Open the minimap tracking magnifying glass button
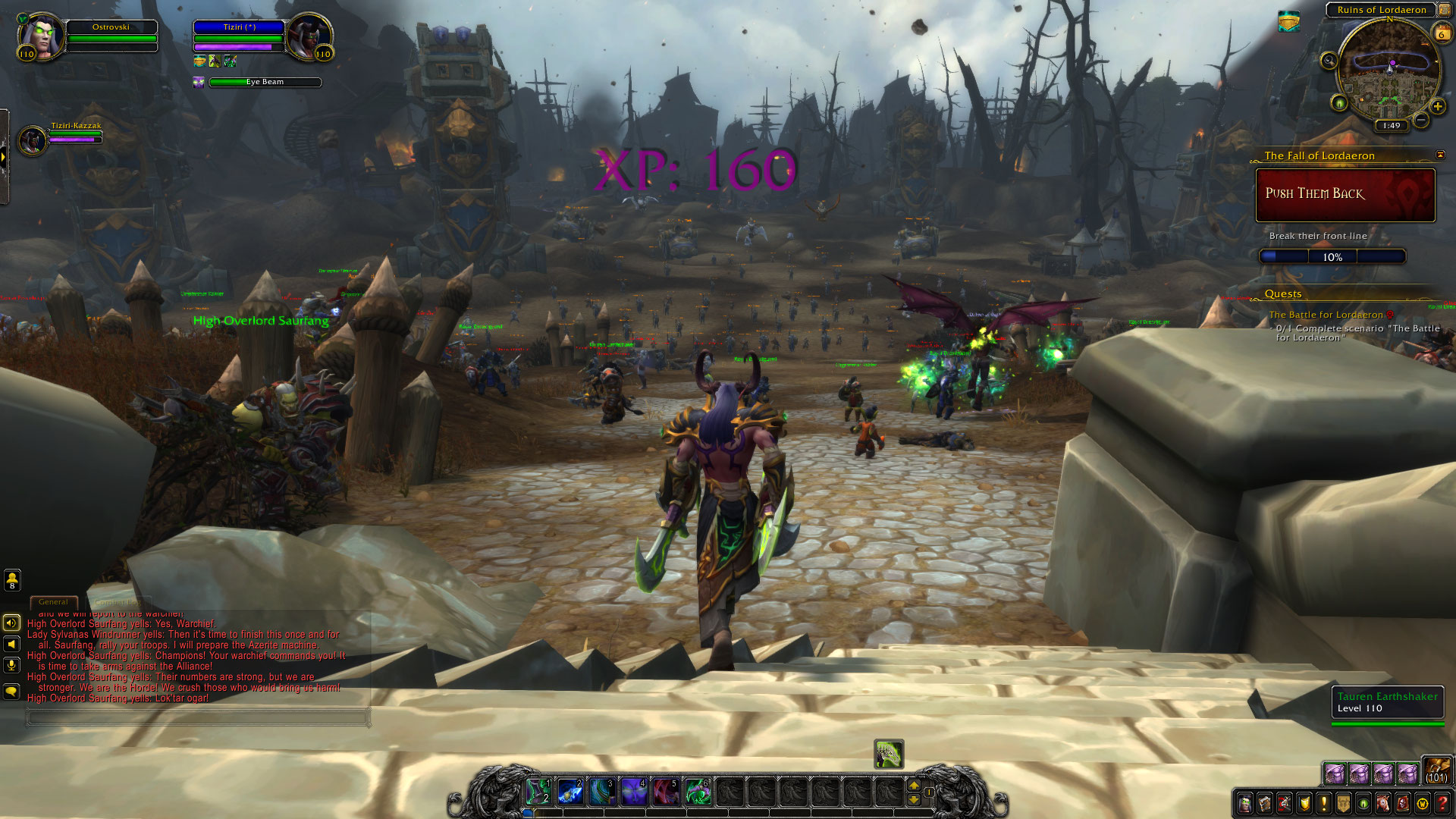 [1329, 61]
